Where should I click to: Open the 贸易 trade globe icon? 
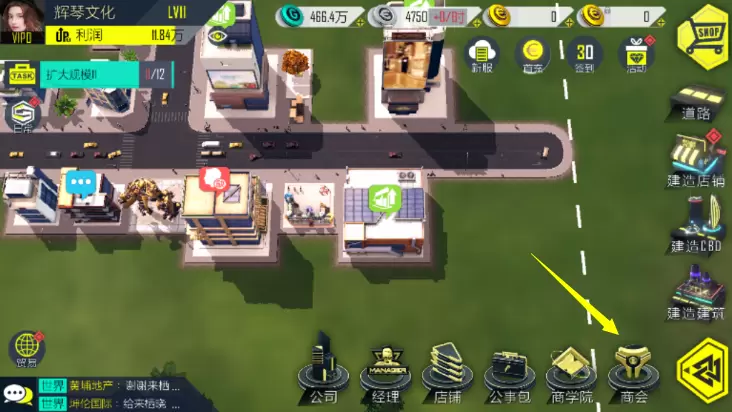point(26,350)
